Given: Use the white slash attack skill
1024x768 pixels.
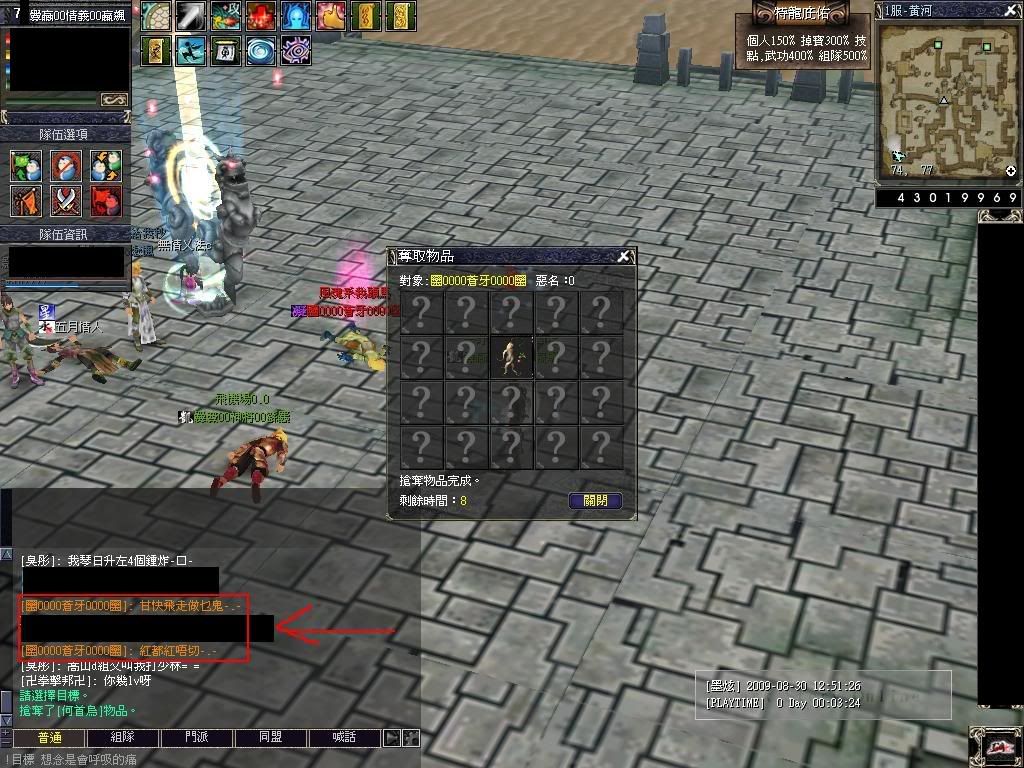Looking at the screenshot, I should click(191, 15).
